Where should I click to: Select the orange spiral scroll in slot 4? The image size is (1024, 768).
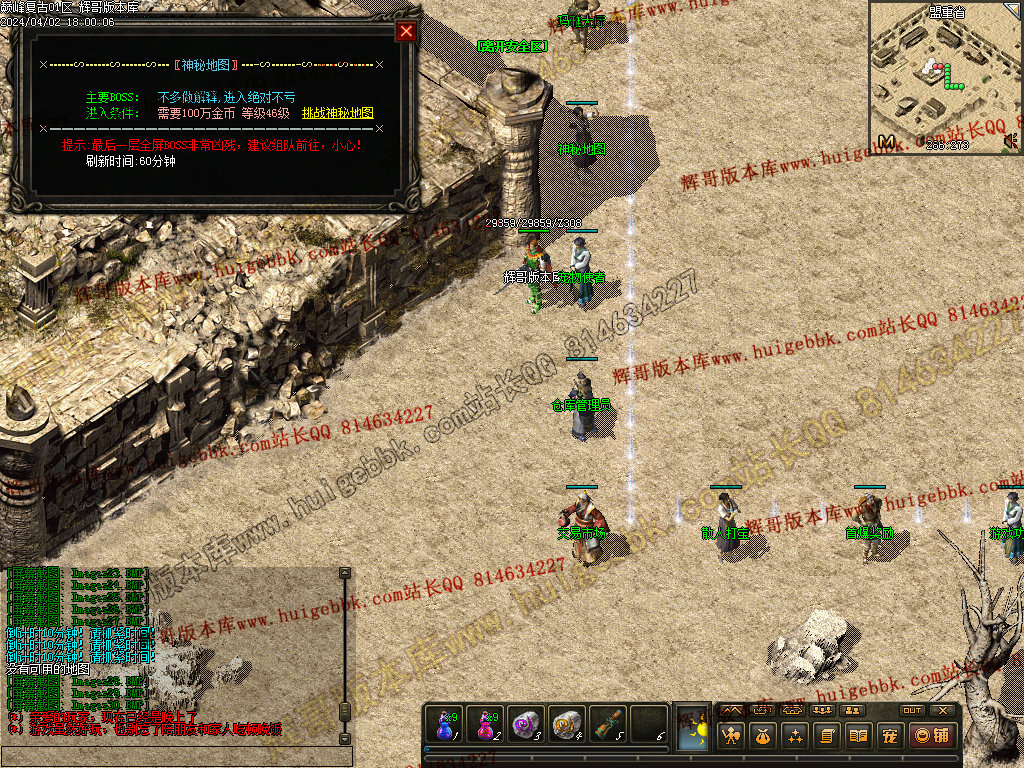point(567,724)
